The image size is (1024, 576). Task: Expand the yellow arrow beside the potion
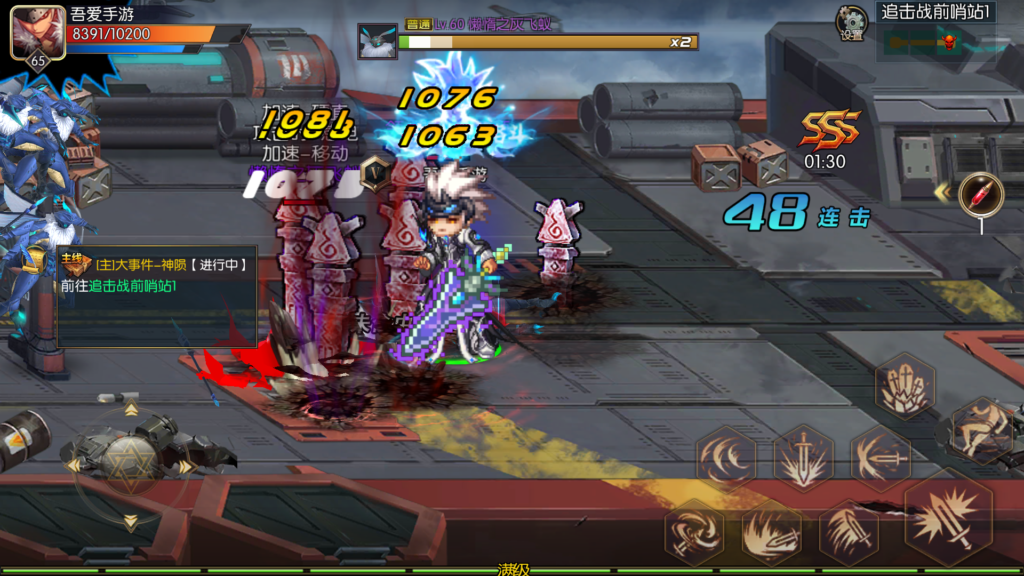(941, 191)
